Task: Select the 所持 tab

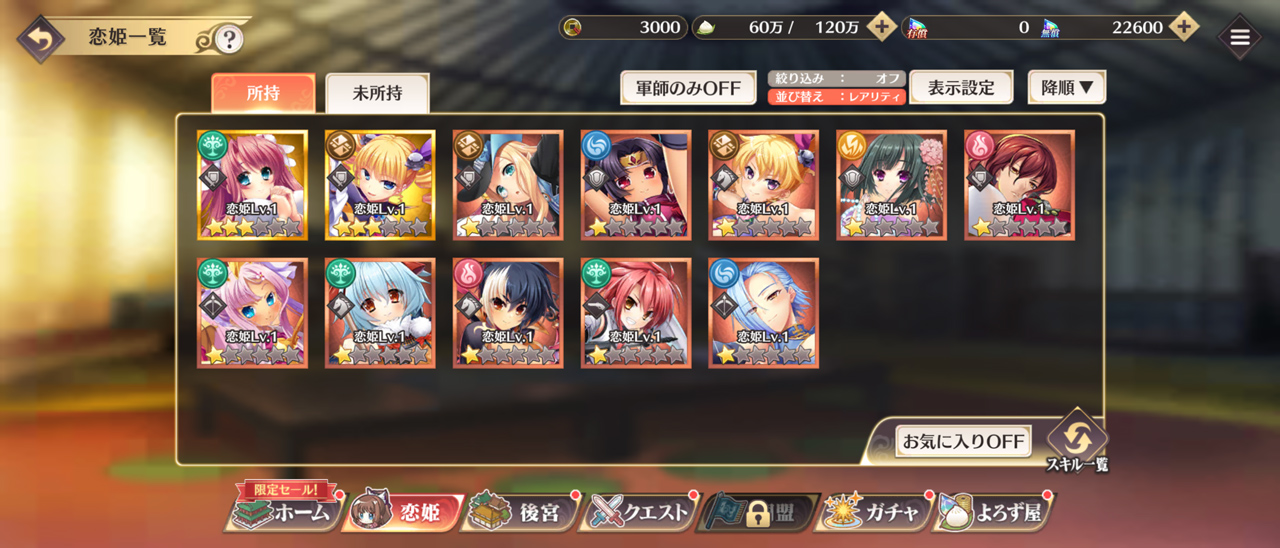Action: 263,93
